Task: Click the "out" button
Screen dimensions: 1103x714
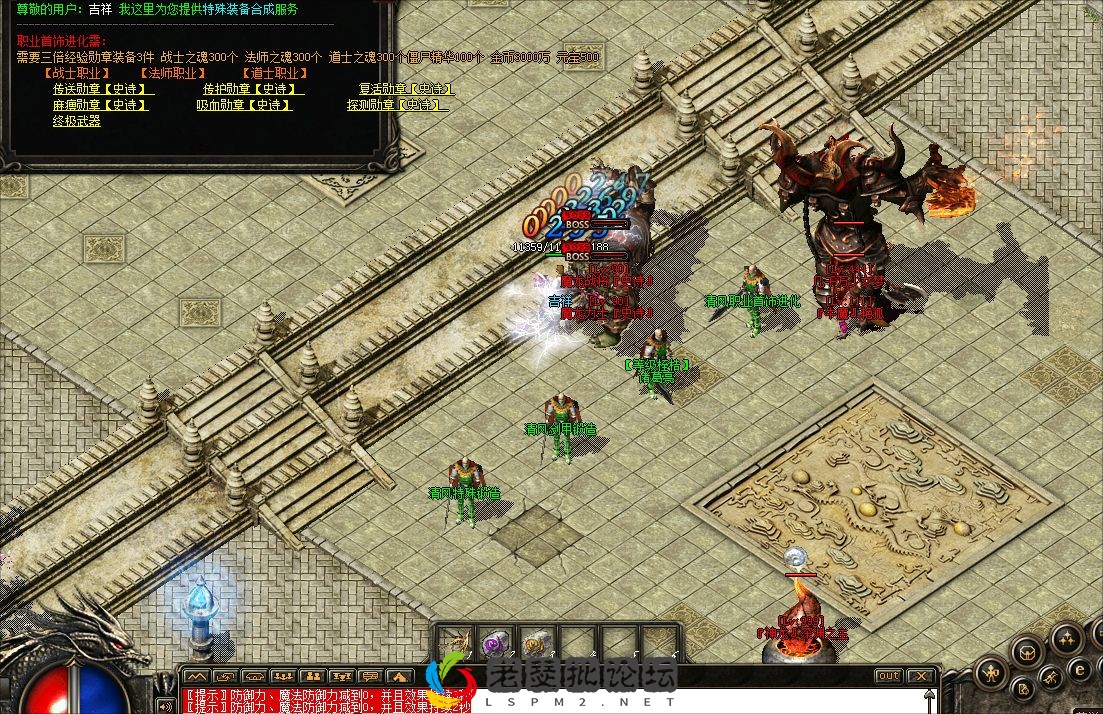Action: tap(888, 677)
